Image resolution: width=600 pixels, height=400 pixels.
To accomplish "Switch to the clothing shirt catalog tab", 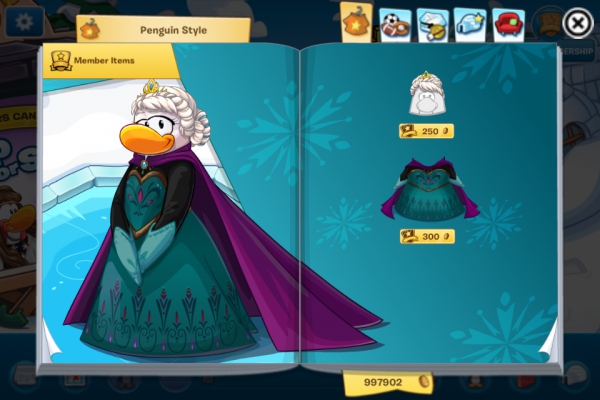I will (357, 22).
